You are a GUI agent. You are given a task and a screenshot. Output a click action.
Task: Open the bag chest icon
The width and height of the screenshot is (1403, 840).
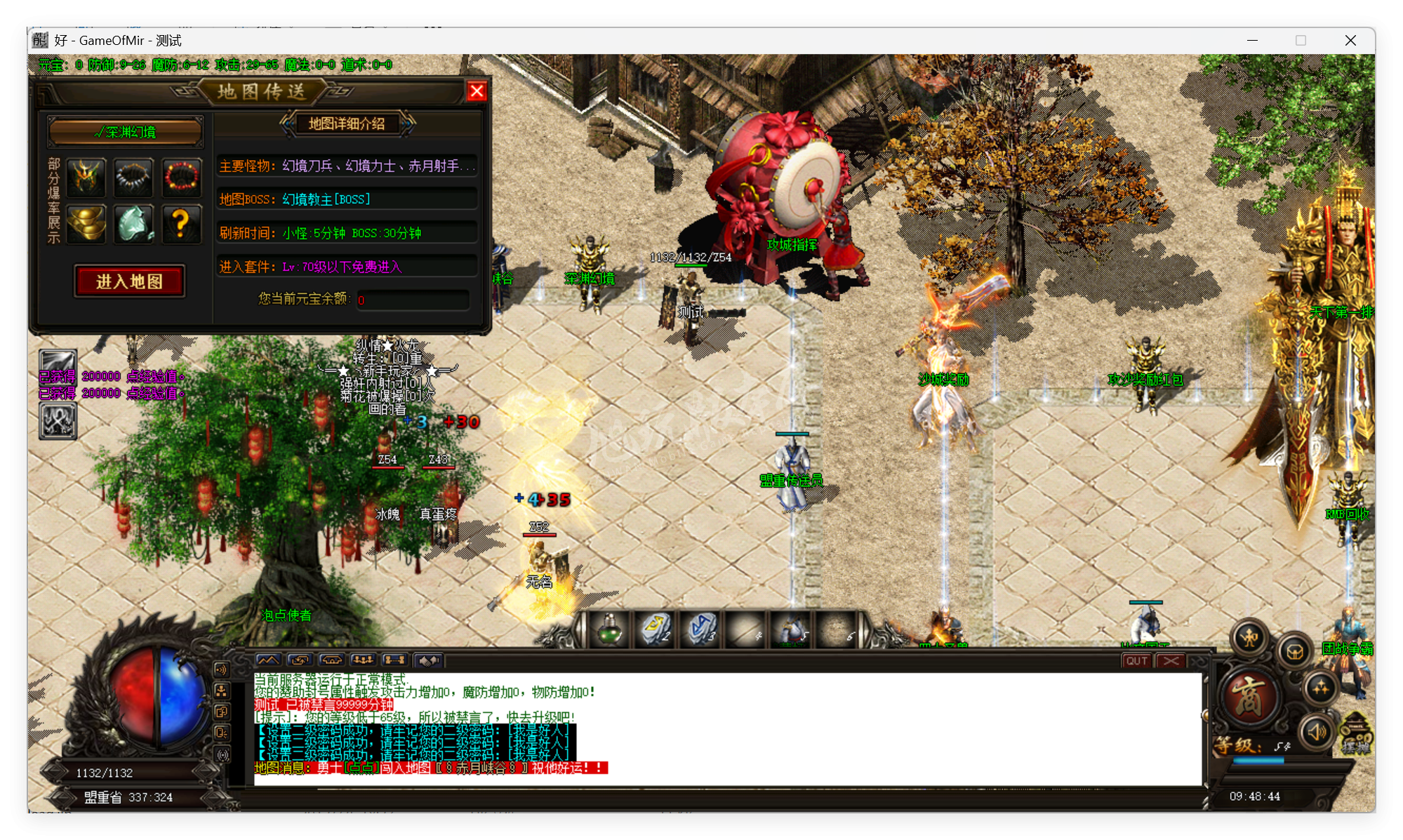tap(1294, 652)
